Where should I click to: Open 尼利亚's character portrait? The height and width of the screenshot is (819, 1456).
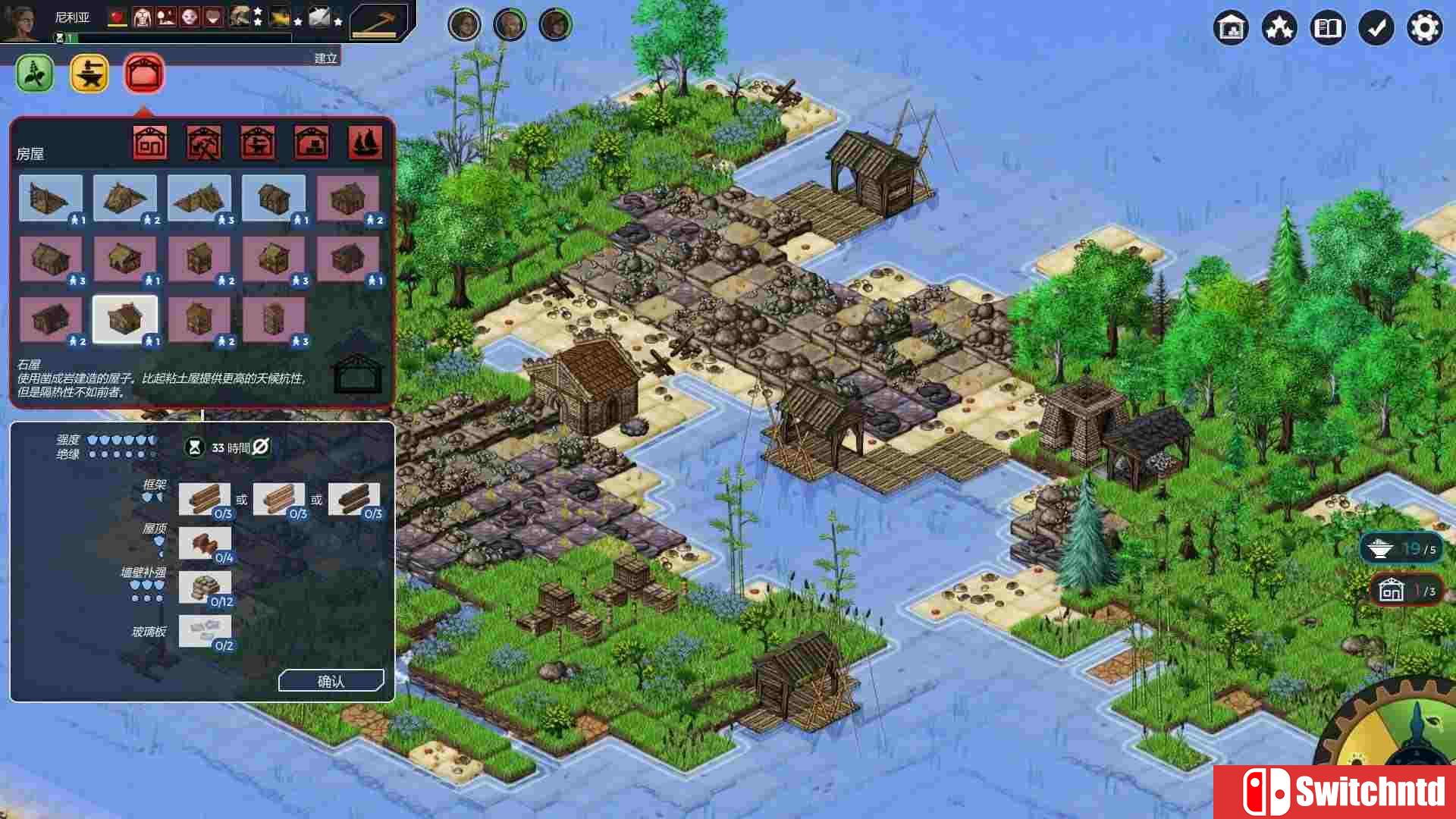click(x=20, y=20)
